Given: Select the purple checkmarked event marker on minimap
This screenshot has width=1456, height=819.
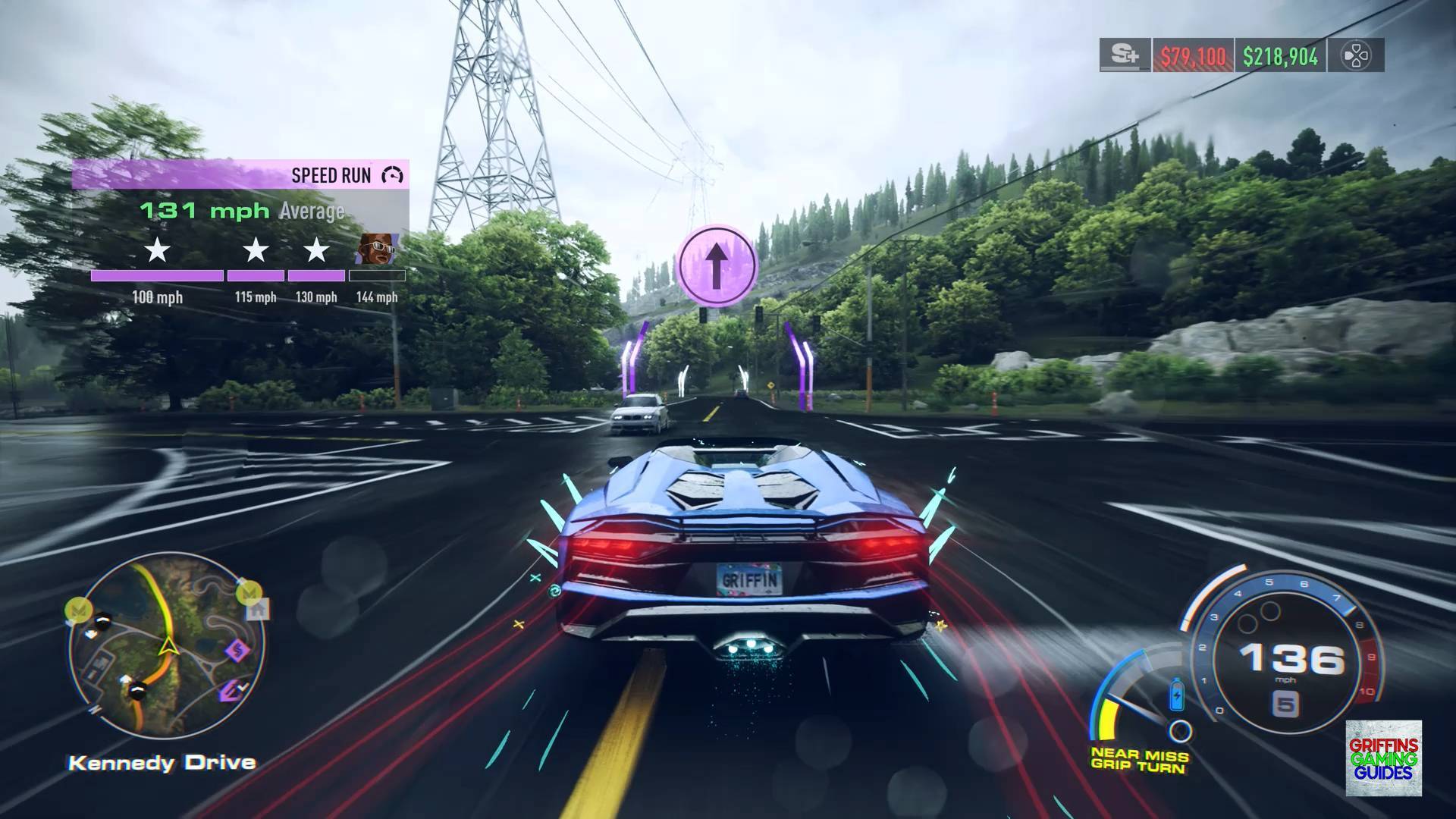Looking at the screenshot, I should click(229, 691).
